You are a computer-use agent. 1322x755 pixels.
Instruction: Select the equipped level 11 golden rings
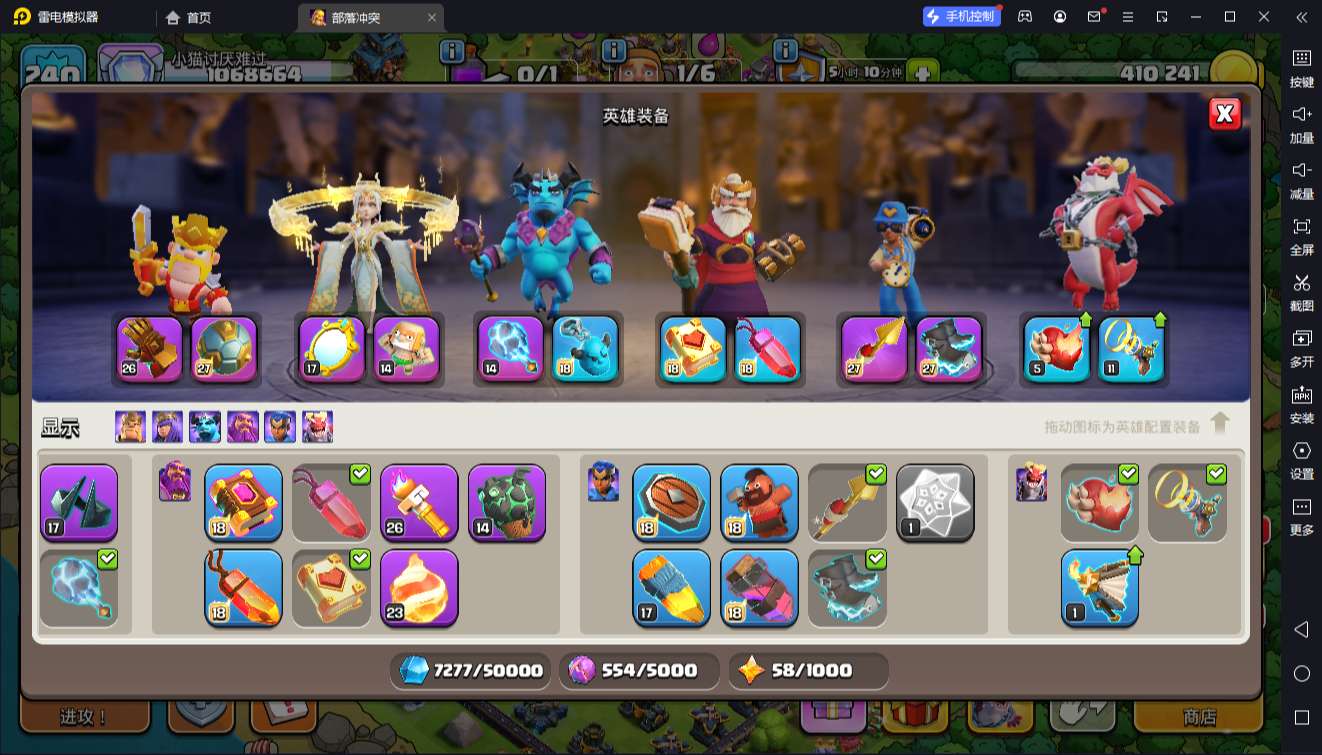pos(1131,349)
